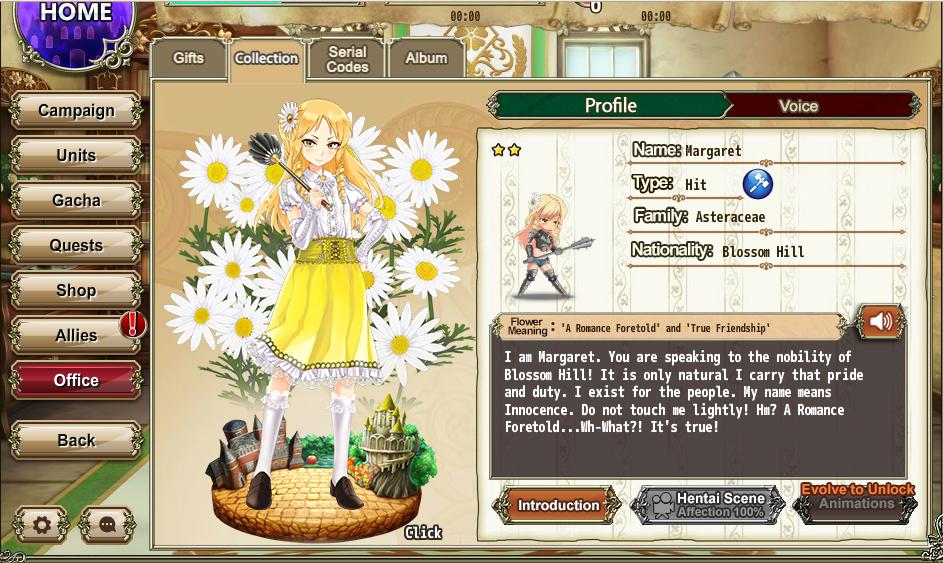Screen dimensions: 943x563
Task: Open the Units menu
Action: click(76, 156)
